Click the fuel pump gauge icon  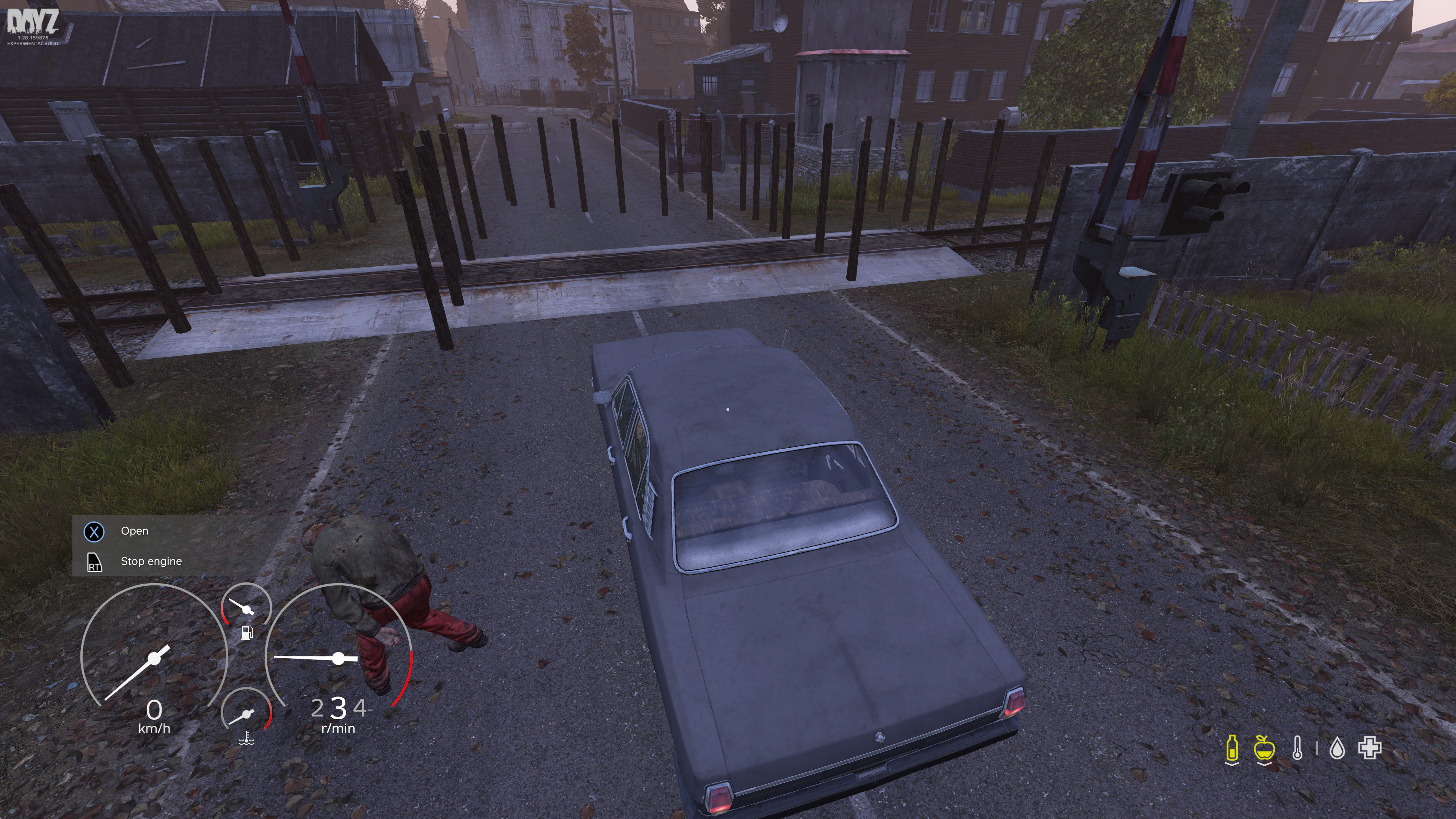point(247,632)
